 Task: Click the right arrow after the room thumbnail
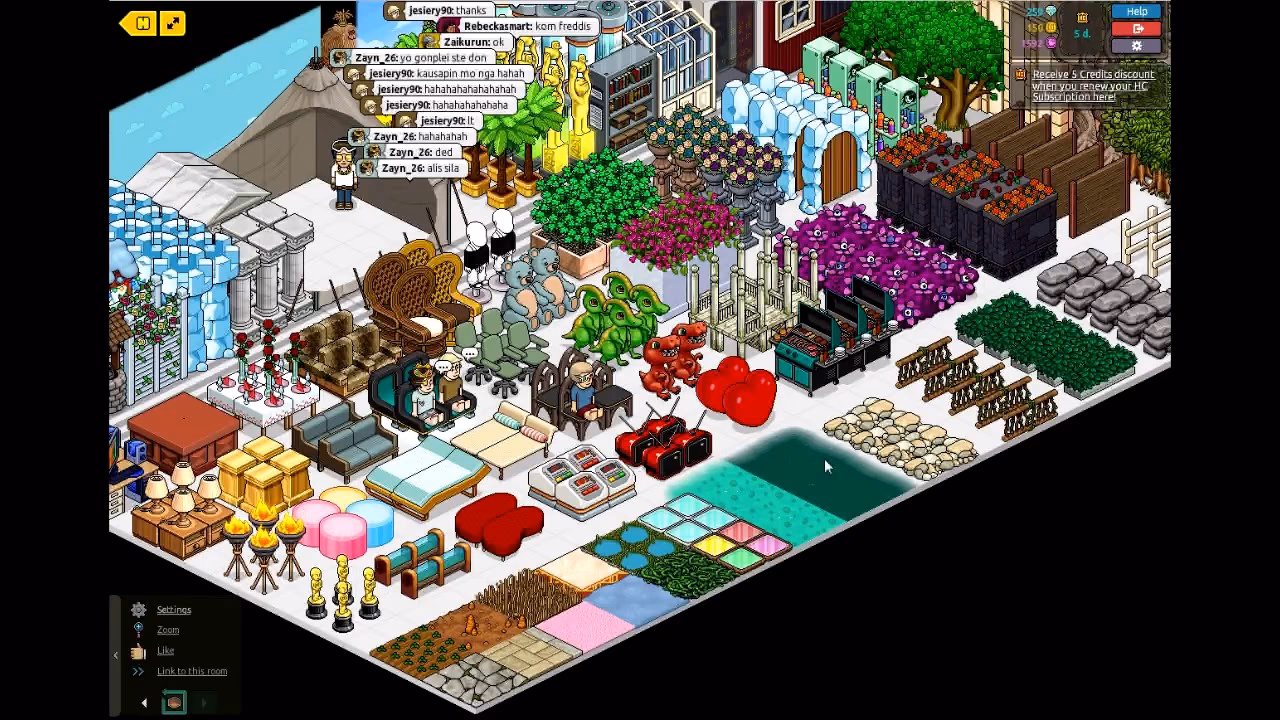pyautogui.click(x=204, y=702)
